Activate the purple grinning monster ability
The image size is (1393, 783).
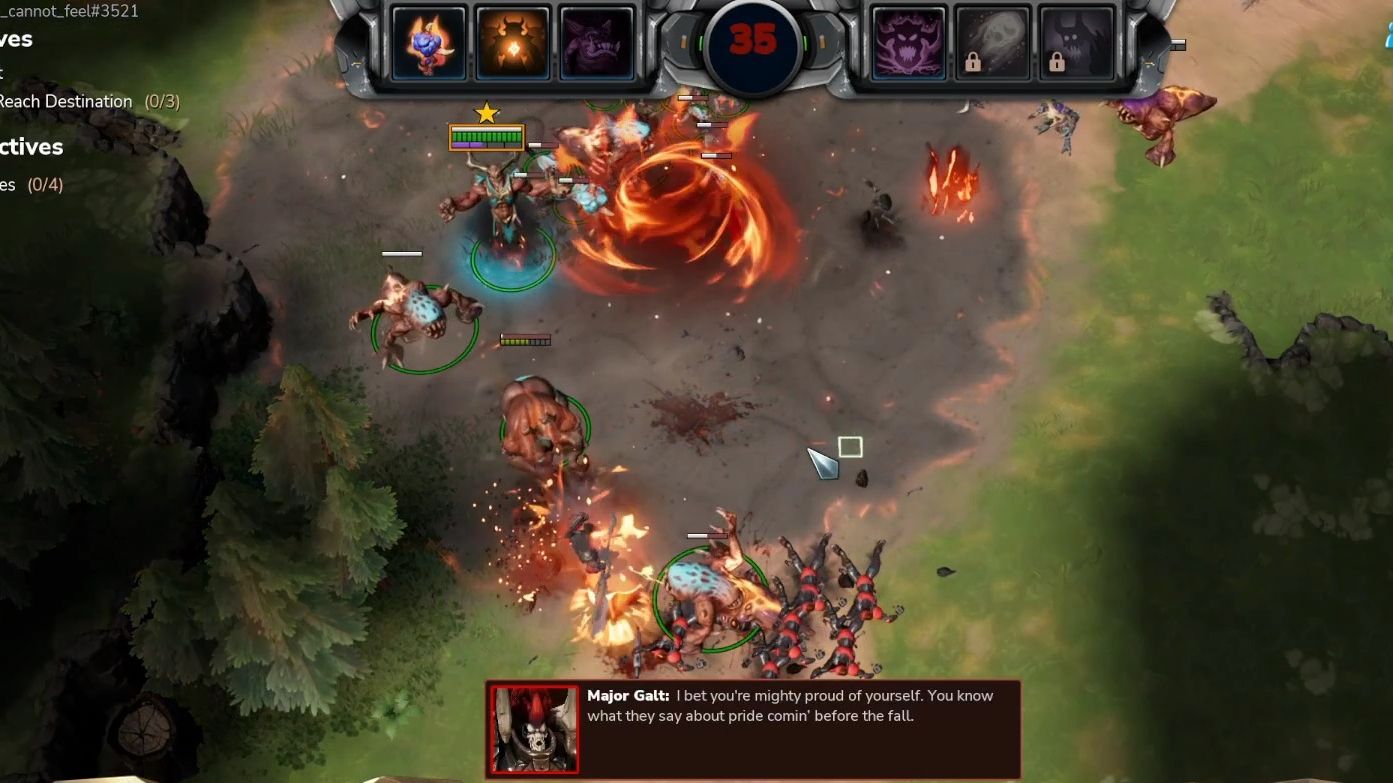[908, 42]
